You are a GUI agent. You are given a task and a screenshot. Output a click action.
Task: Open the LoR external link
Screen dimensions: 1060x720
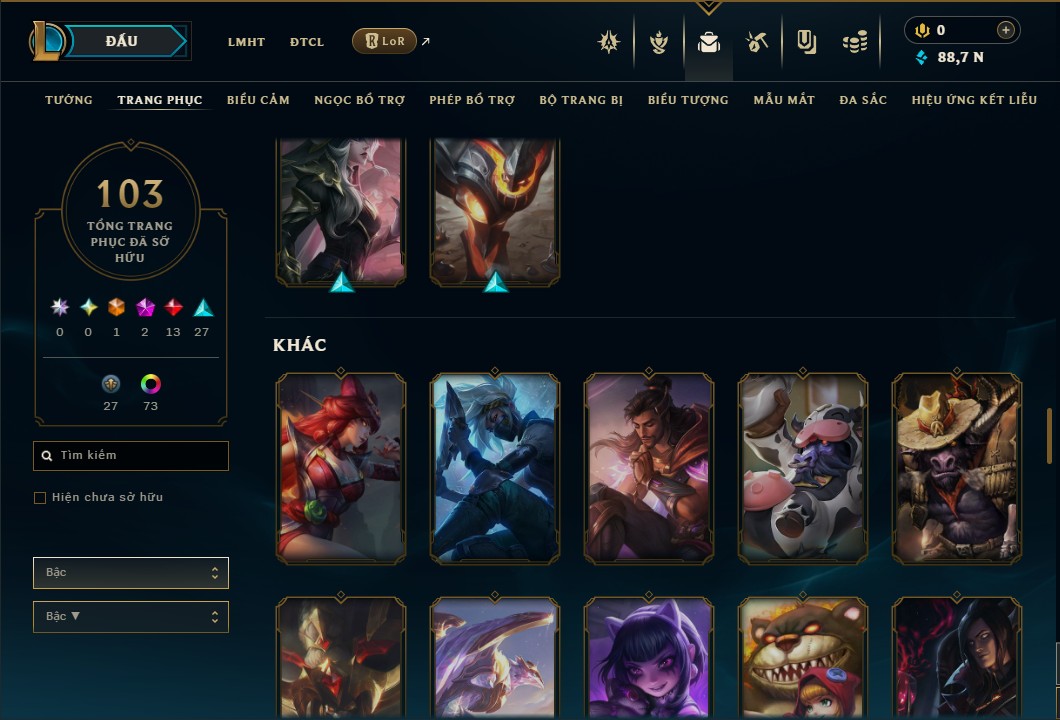click(x=385, y=41)
